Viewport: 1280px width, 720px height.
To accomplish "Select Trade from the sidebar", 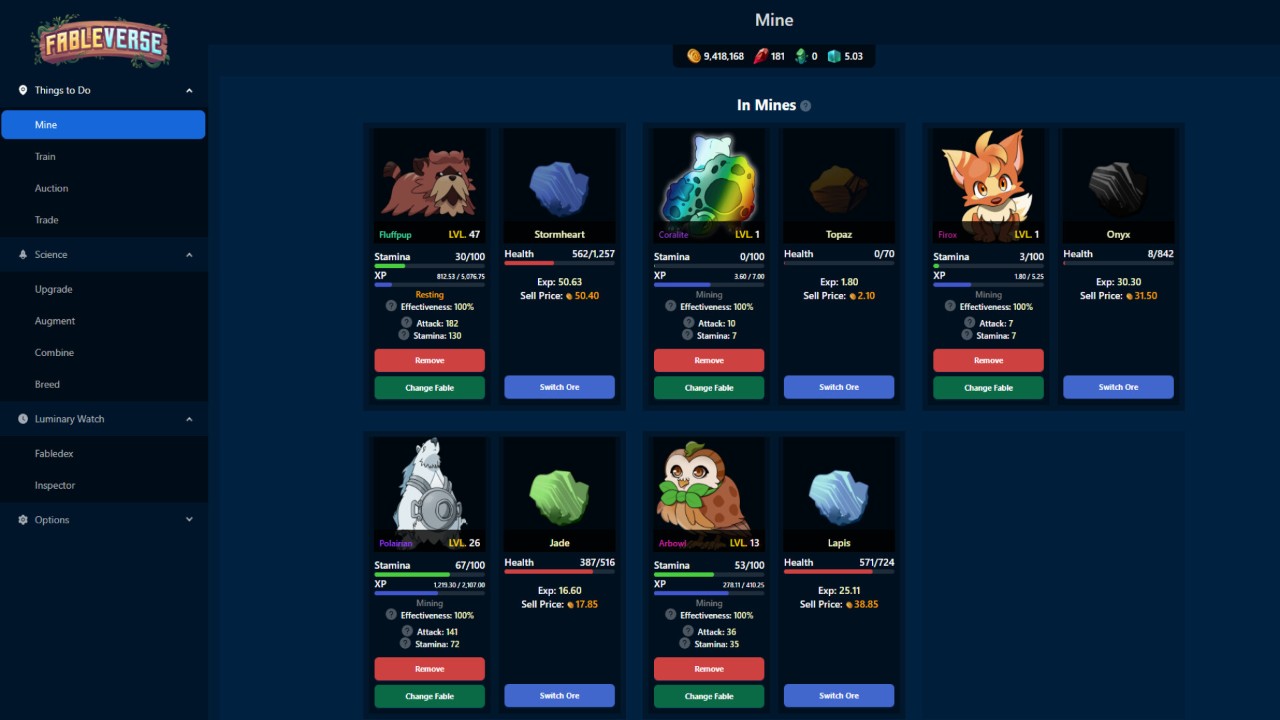I will point(47,220).
